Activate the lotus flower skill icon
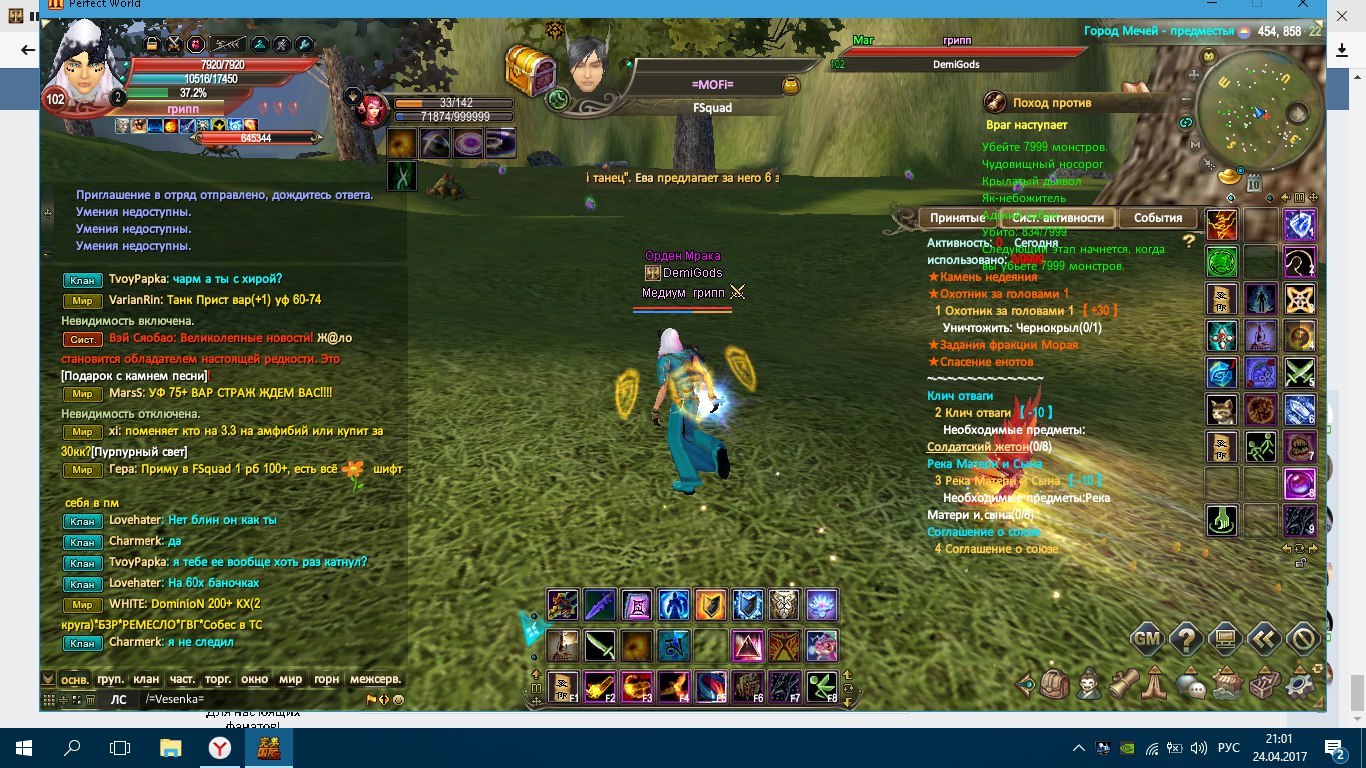 pyautogui.click(x=821, y=605)
